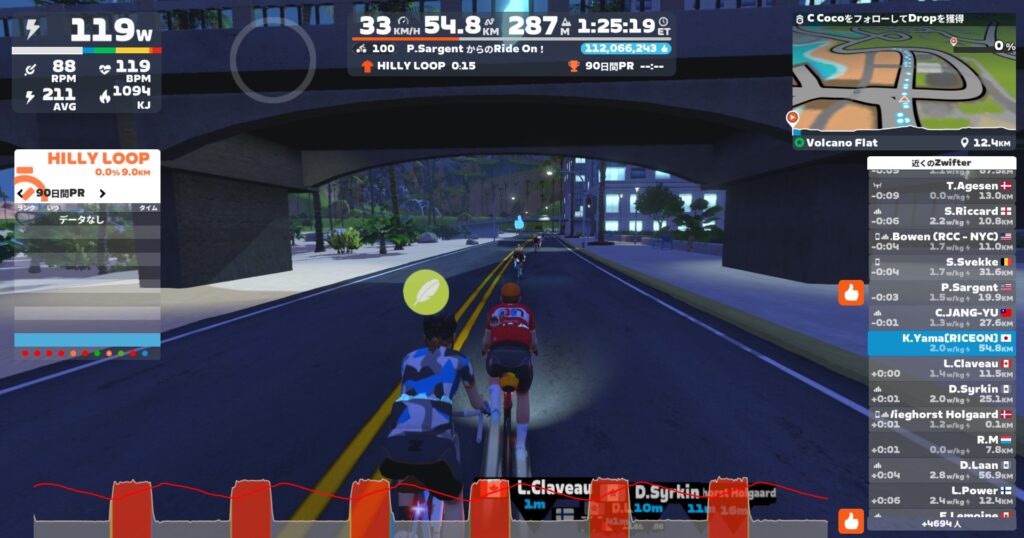The height and width of the screenshot is (538, 1024).
Task: Select L.Power in the nearby list
Action: (941, 496)
